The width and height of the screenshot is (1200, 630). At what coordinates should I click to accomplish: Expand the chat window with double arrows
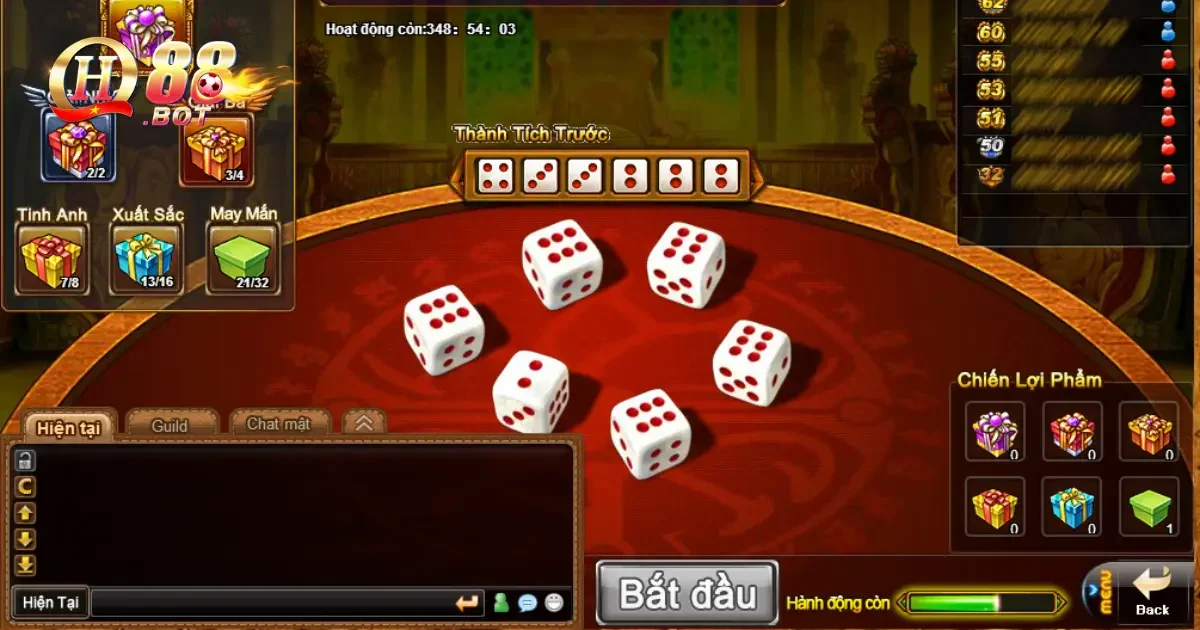click(364, 424)
